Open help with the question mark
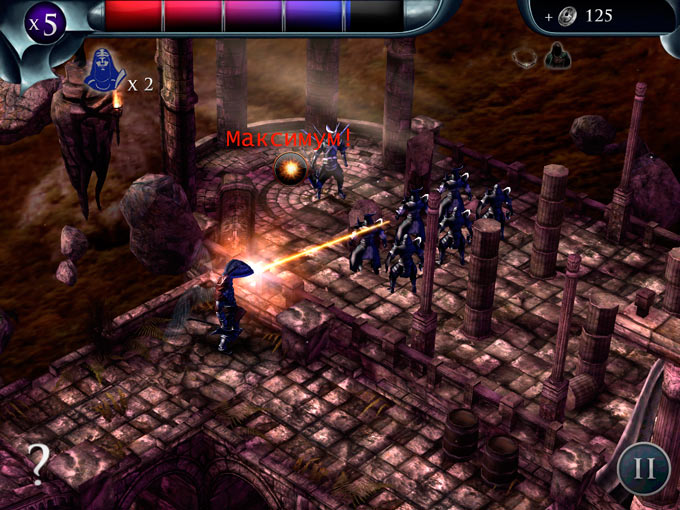Viewport: 680px width, 510px height. (38, 461)
